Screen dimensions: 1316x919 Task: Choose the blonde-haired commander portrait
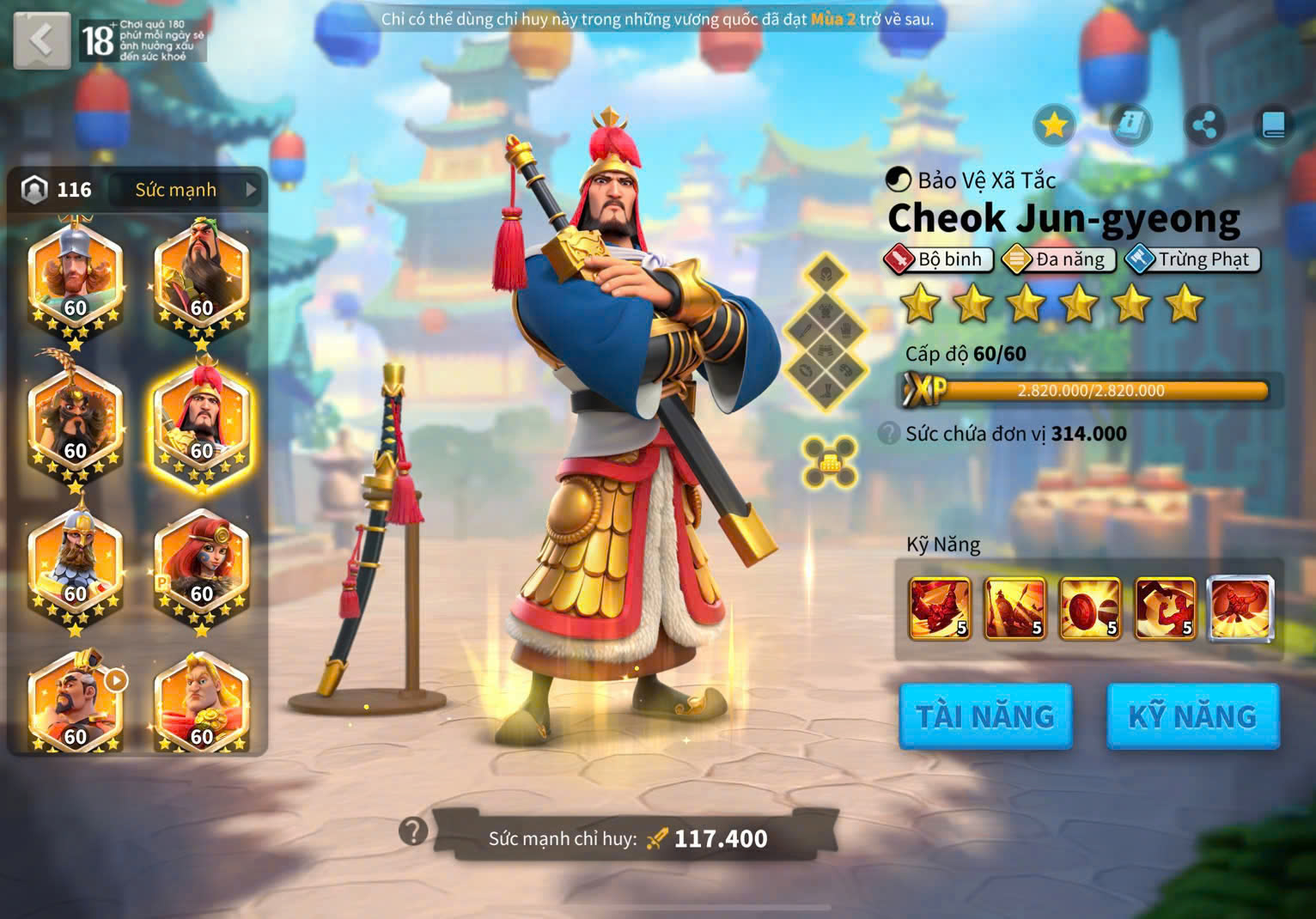click(x=202, y=704)
